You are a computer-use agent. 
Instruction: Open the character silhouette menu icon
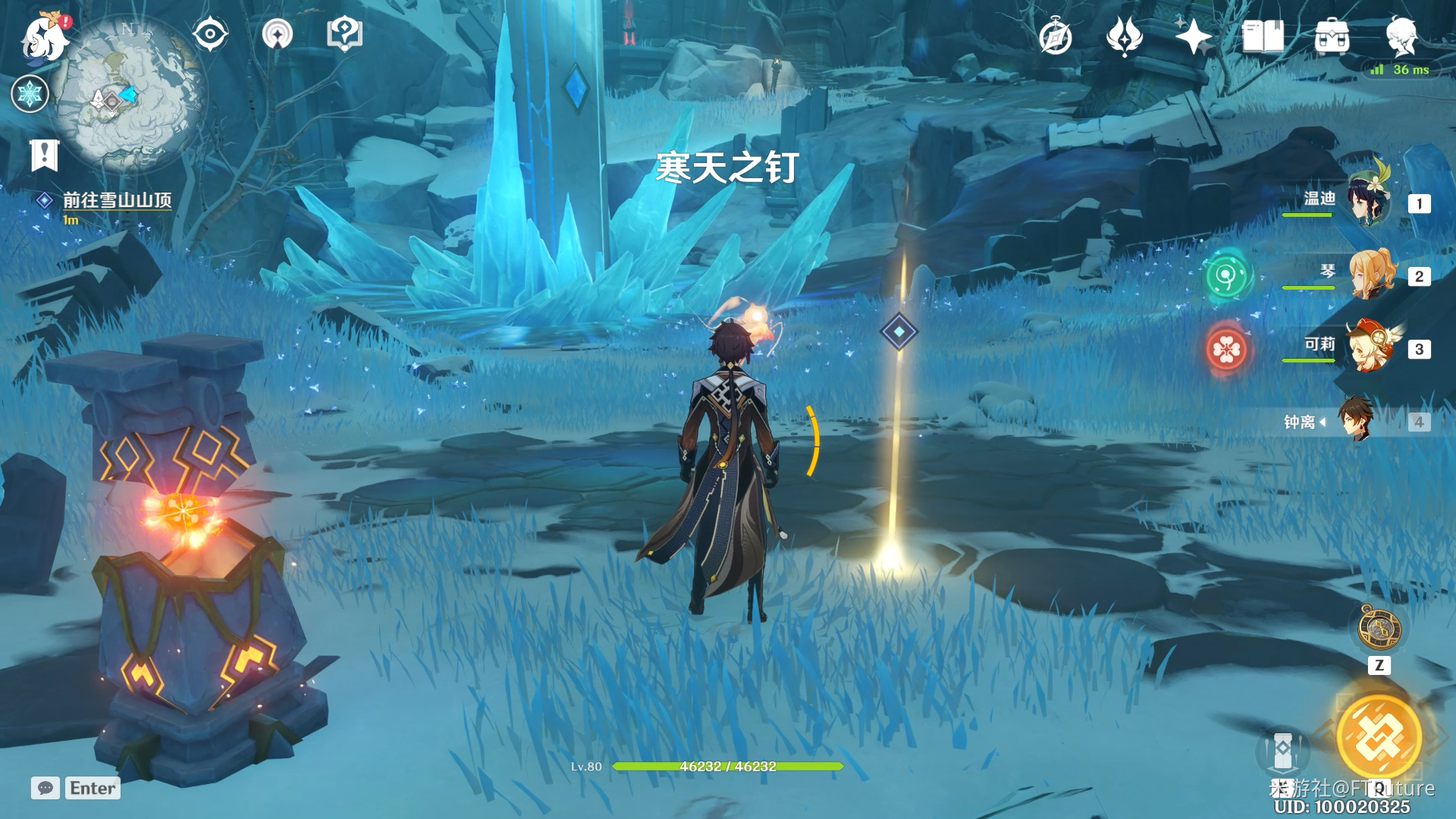(1401, 35)
